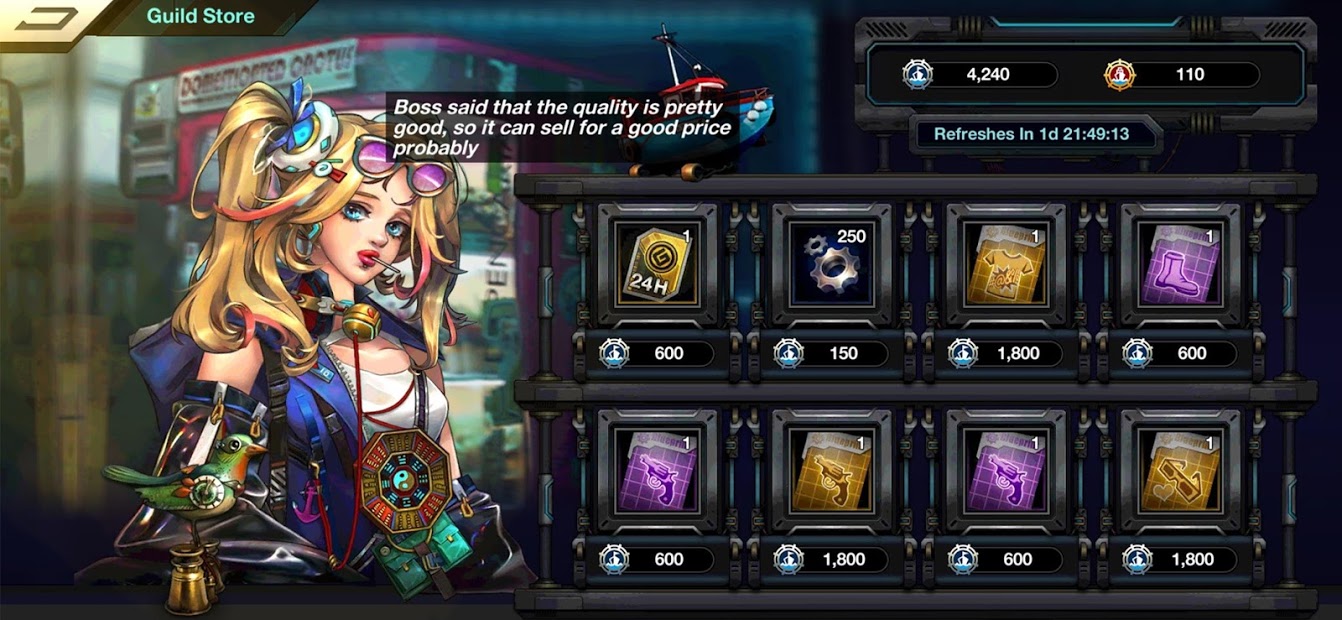The image size is (1342, 620).
Task: Select the purple boot blueprint
Action: click(x=1180, y=264)
